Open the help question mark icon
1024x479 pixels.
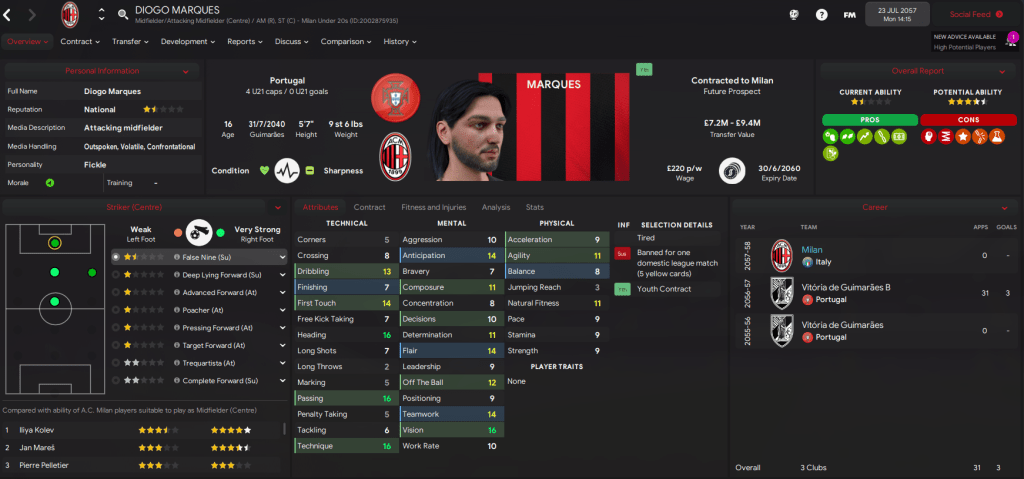coord(822,15)
